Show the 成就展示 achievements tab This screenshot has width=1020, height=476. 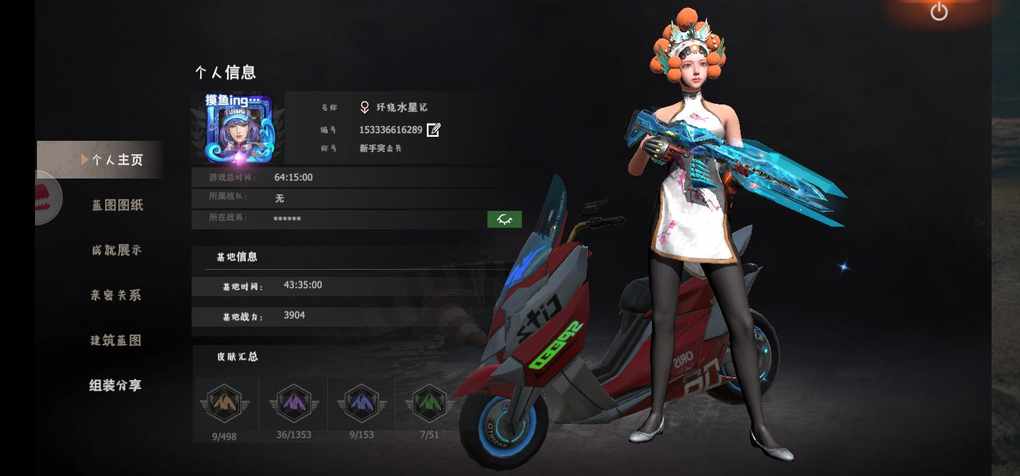point(117,250)
